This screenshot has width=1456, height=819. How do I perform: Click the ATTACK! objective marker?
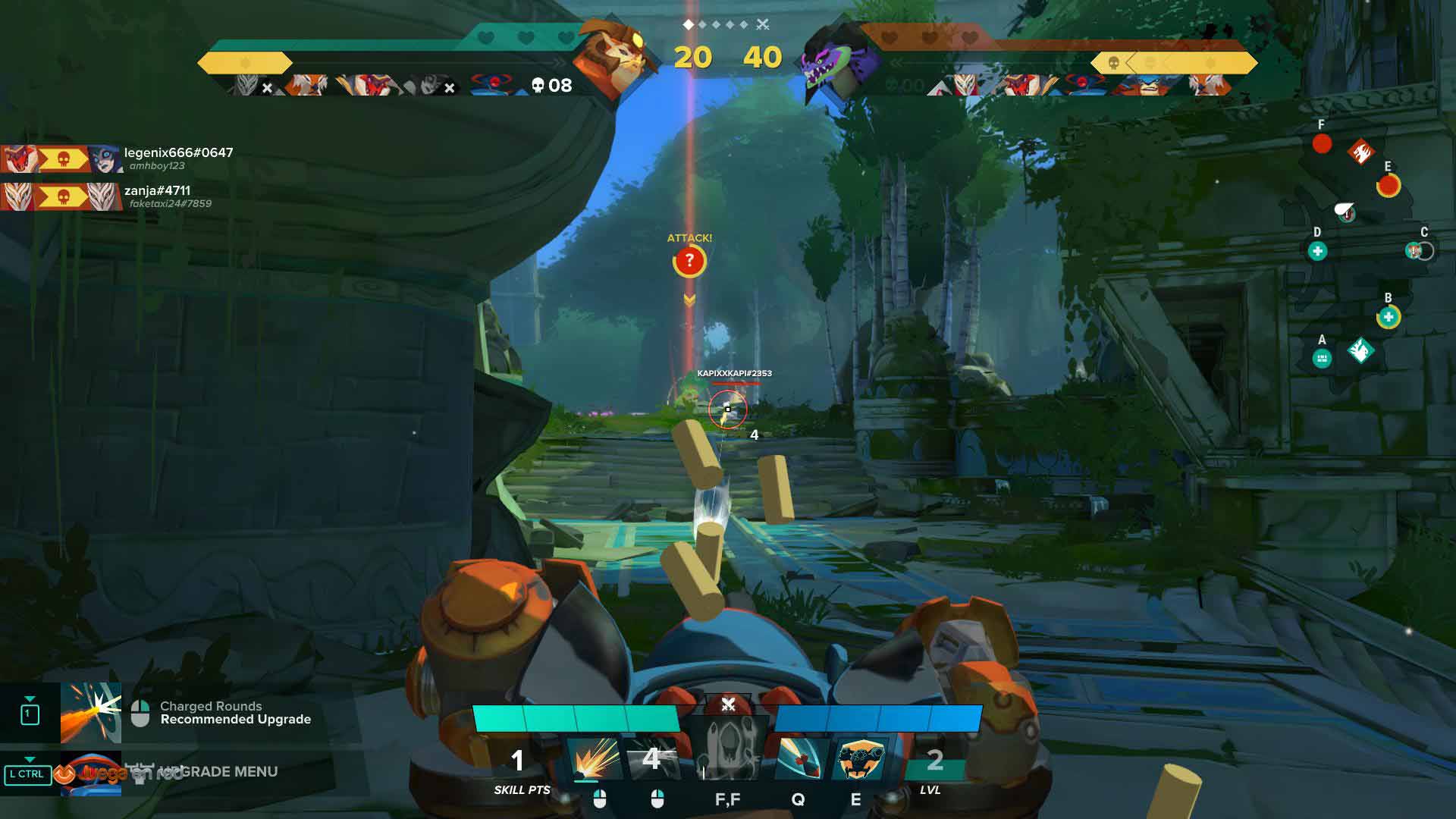click(x=689, y=261)
